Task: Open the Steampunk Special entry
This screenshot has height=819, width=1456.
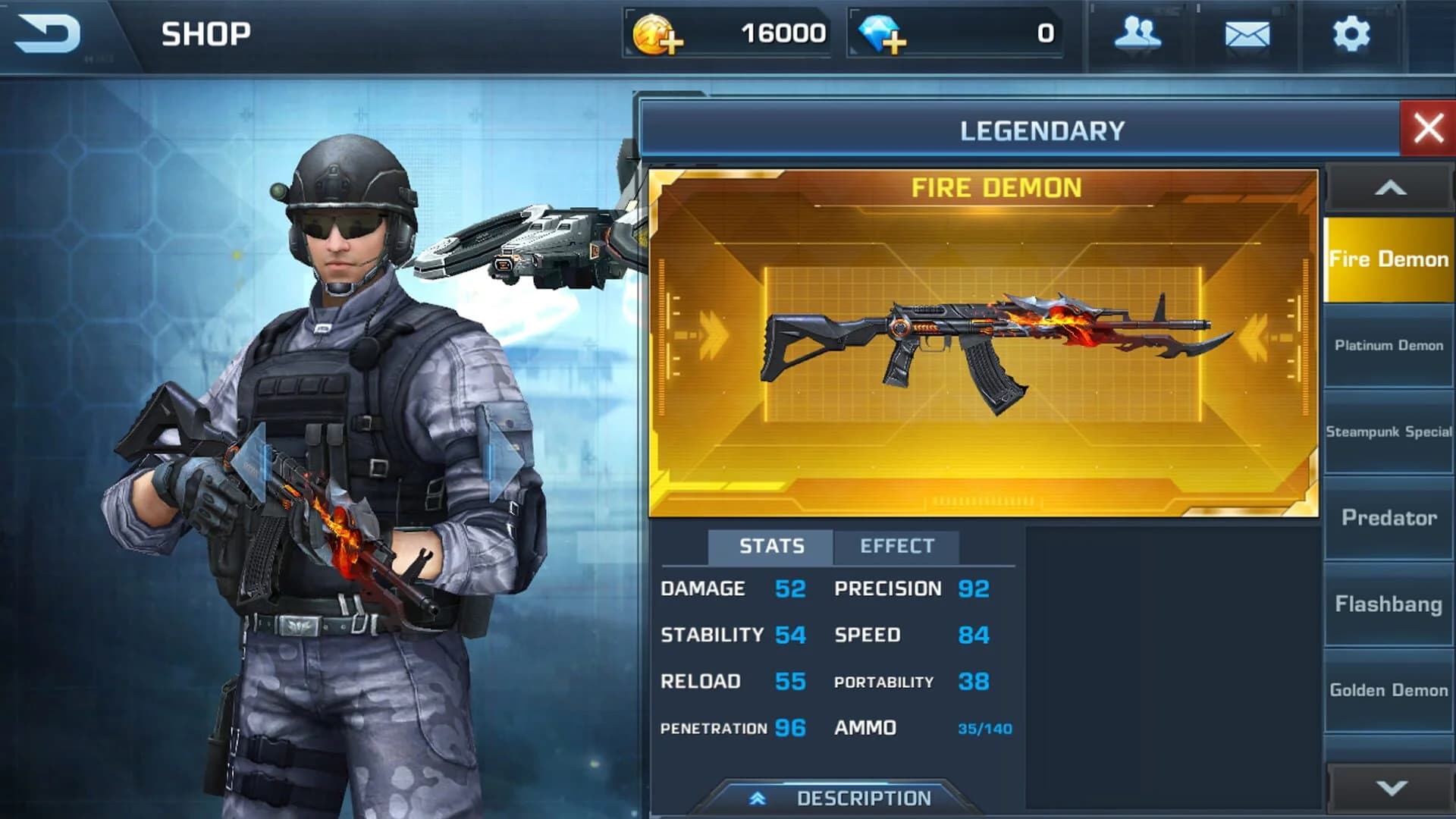Action: point(1387,431)
